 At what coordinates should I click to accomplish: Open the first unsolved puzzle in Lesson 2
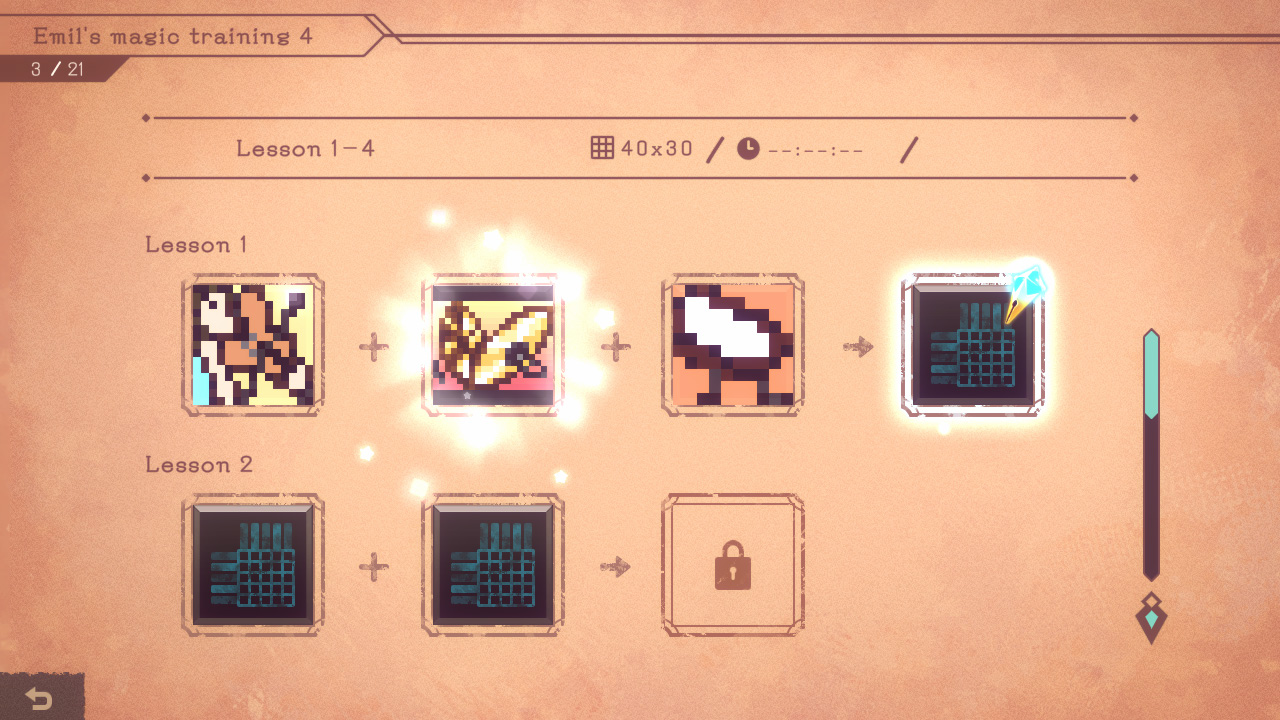click(x=253, y=563)
